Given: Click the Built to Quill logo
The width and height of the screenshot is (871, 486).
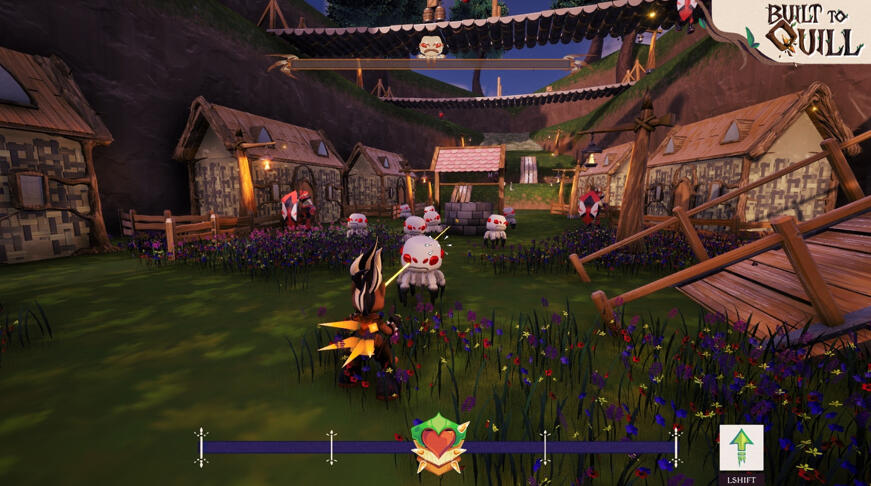Looking at the screenshot, I should pyautogui.click(x=814, y=32).
